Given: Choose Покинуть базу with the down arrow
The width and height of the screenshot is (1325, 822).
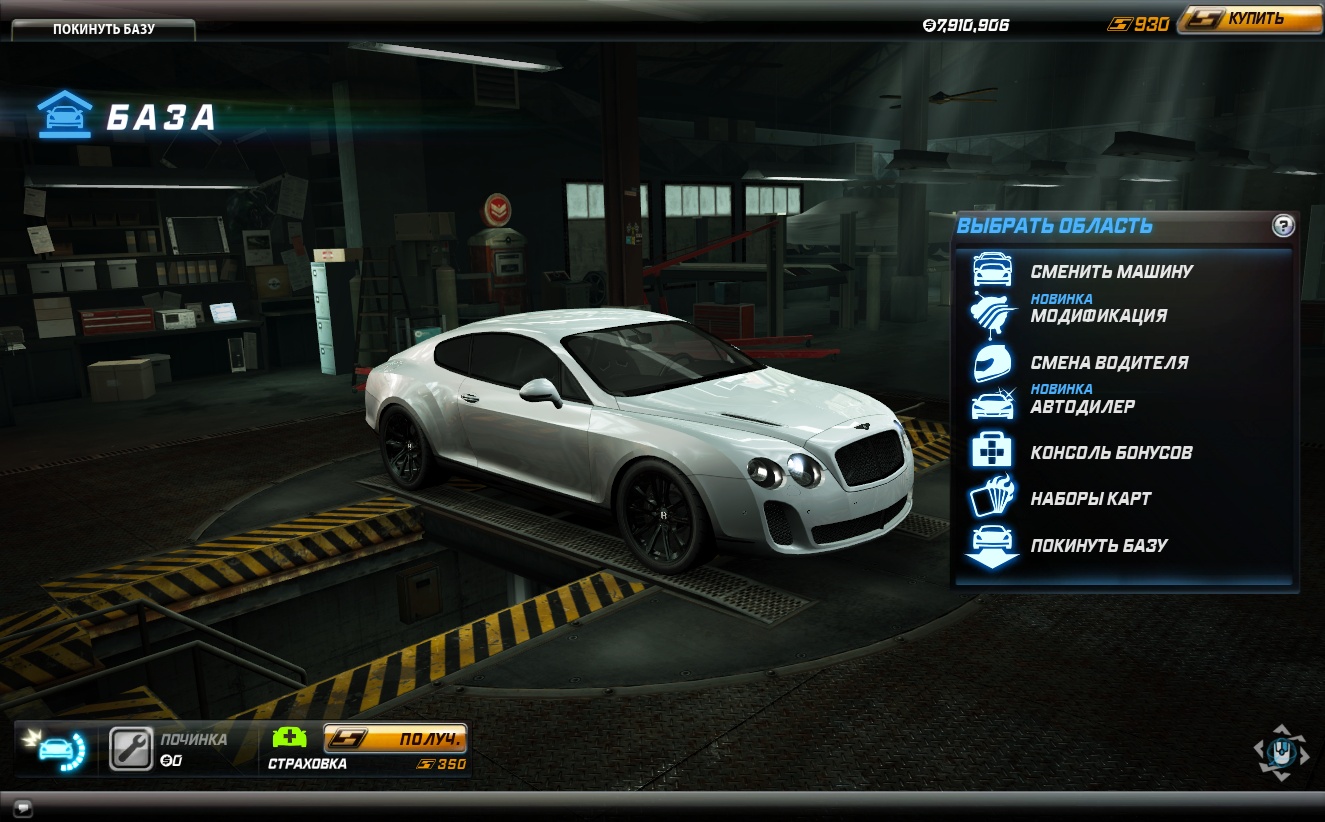Looking at the screenshot, I should (x=1098, y=545).
